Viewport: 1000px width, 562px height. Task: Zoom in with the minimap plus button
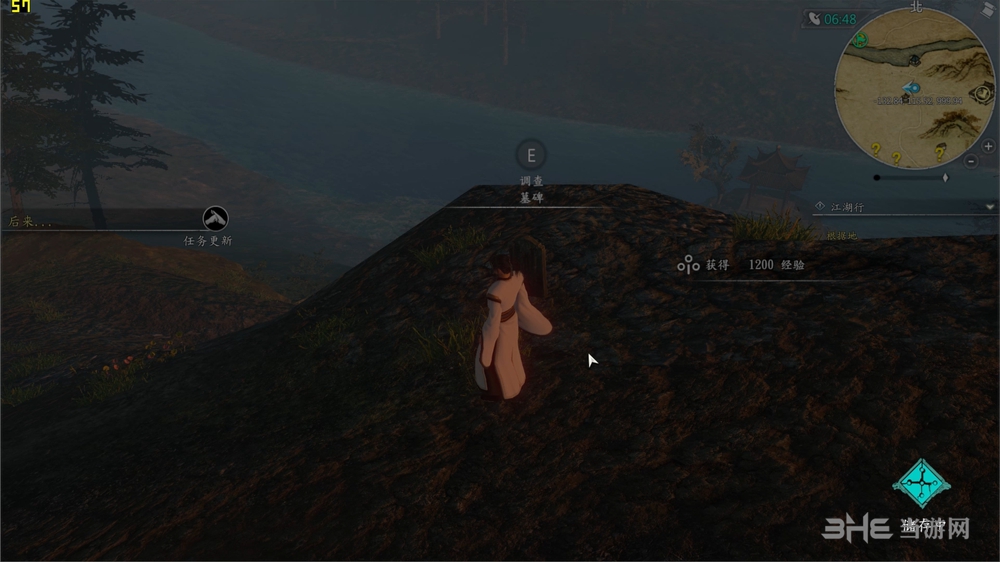coord(988,146)
